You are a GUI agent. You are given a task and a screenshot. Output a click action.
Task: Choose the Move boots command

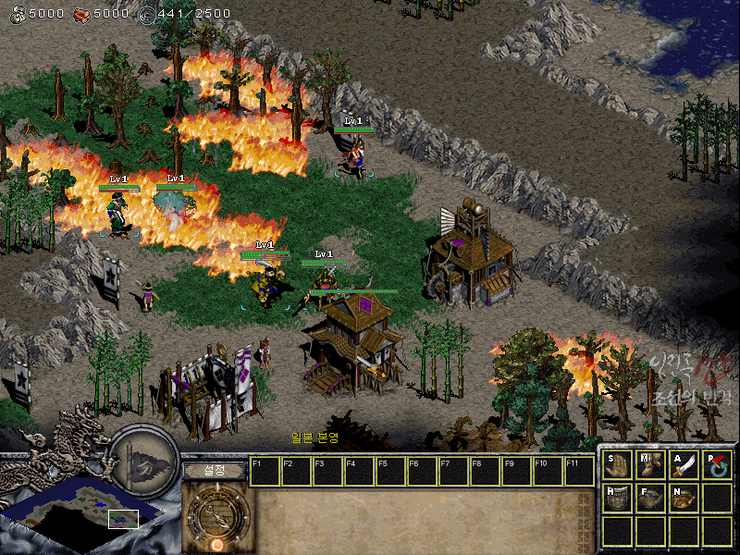[651, 465]
